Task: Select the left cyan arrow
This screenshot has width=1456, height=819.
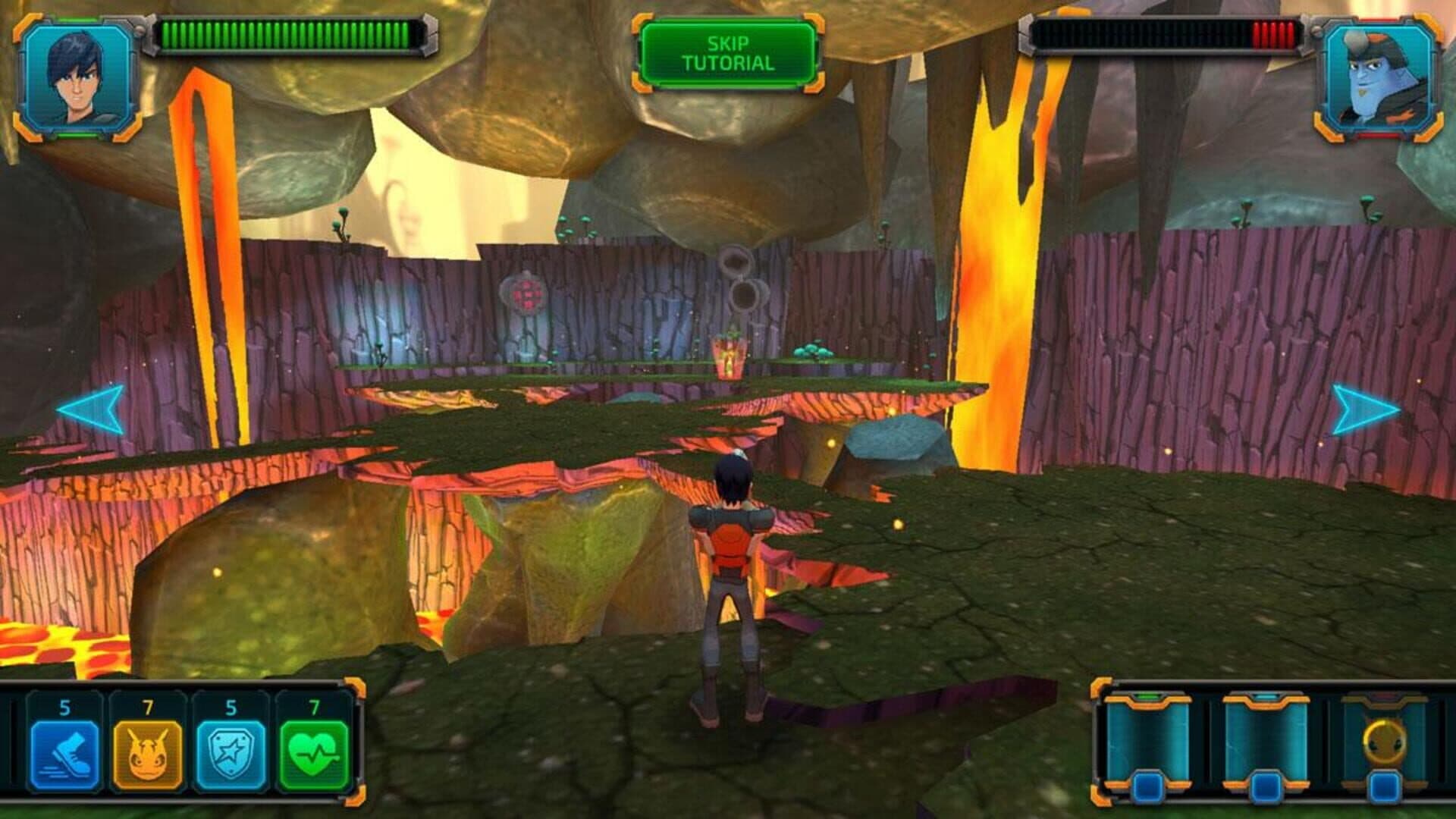Action: click(91, 409)
